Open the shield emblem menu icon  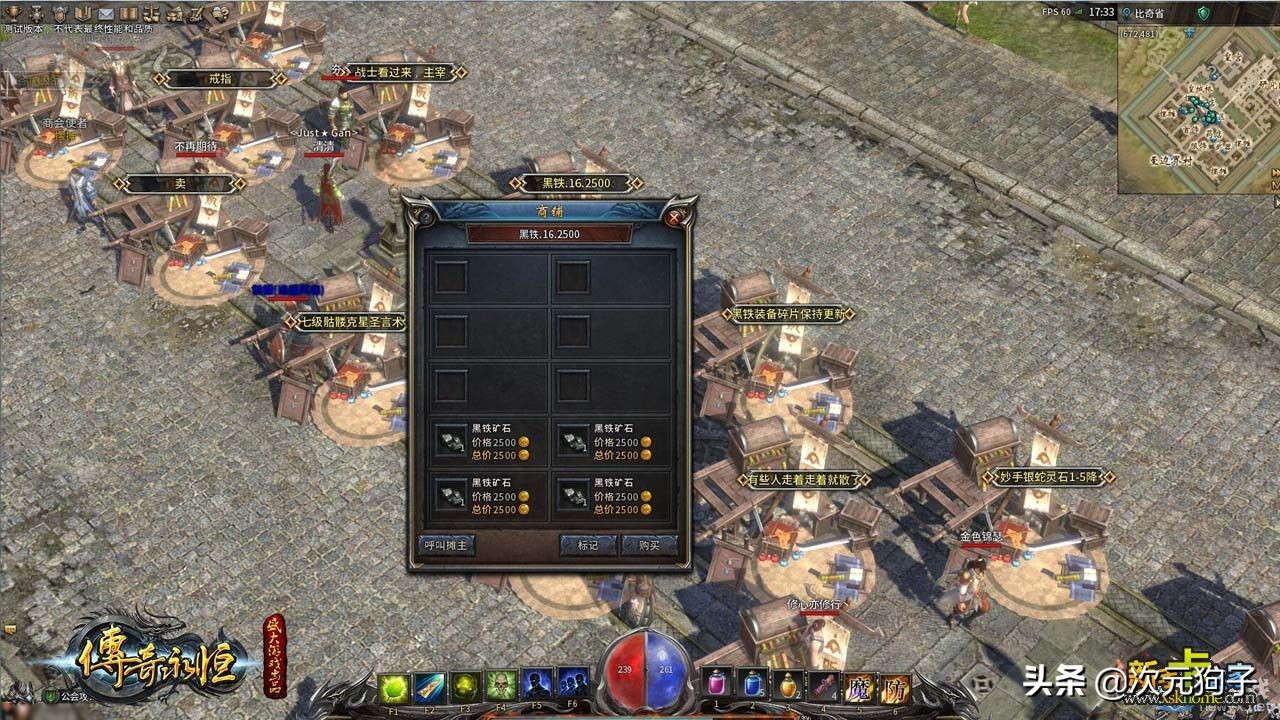point(60,13)
